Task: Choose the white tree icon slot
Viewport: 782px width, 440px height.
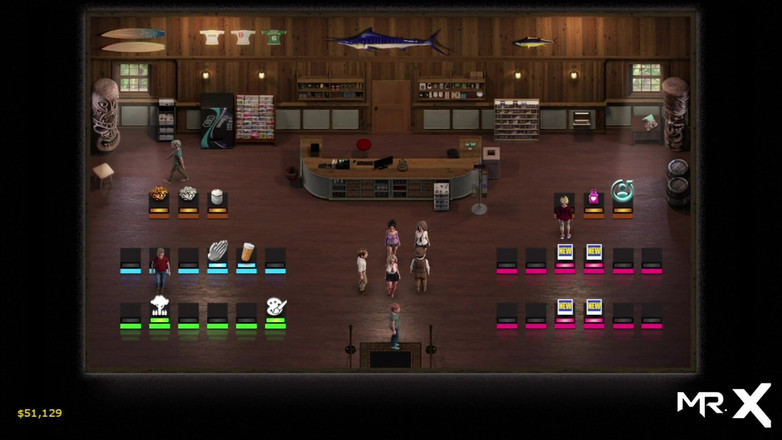Action: click(x=159, y=306)
